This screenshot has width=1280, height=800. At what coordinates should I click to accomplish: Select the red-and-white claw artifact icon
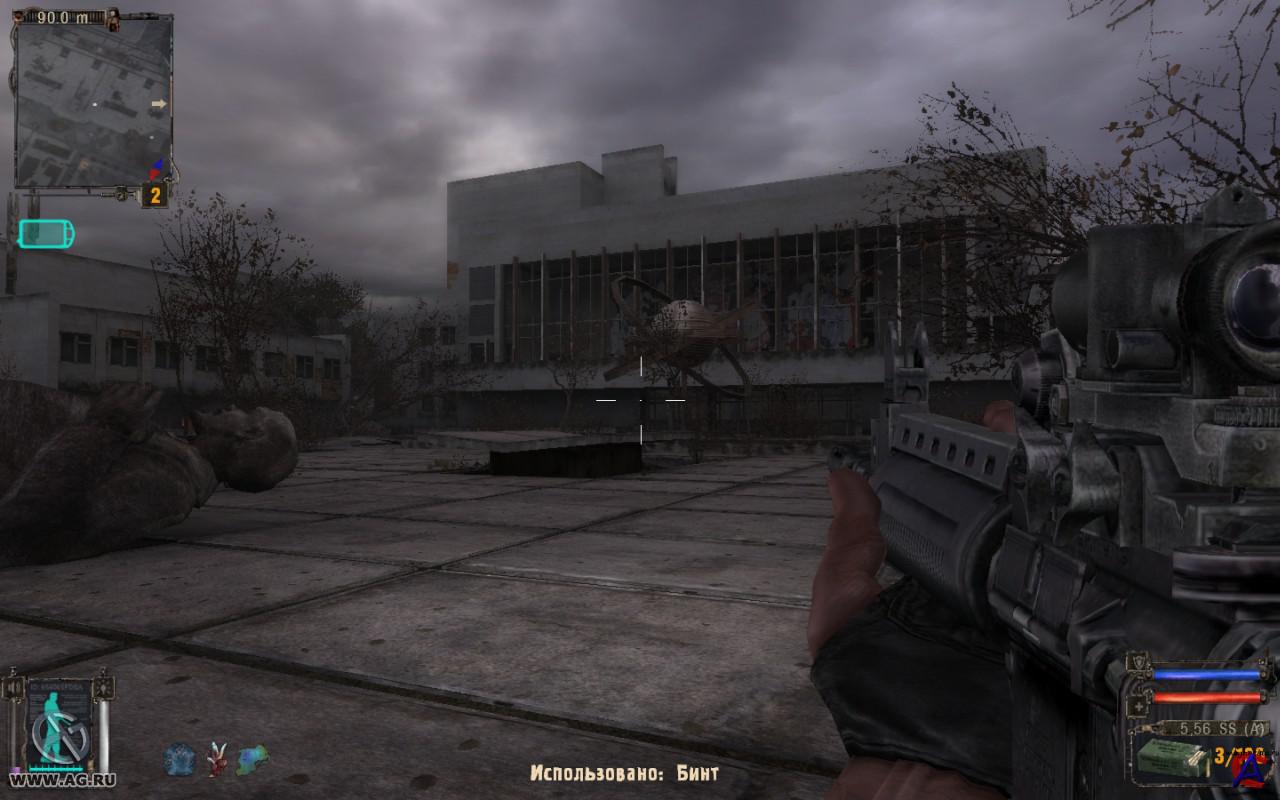[x=216, y=760]
